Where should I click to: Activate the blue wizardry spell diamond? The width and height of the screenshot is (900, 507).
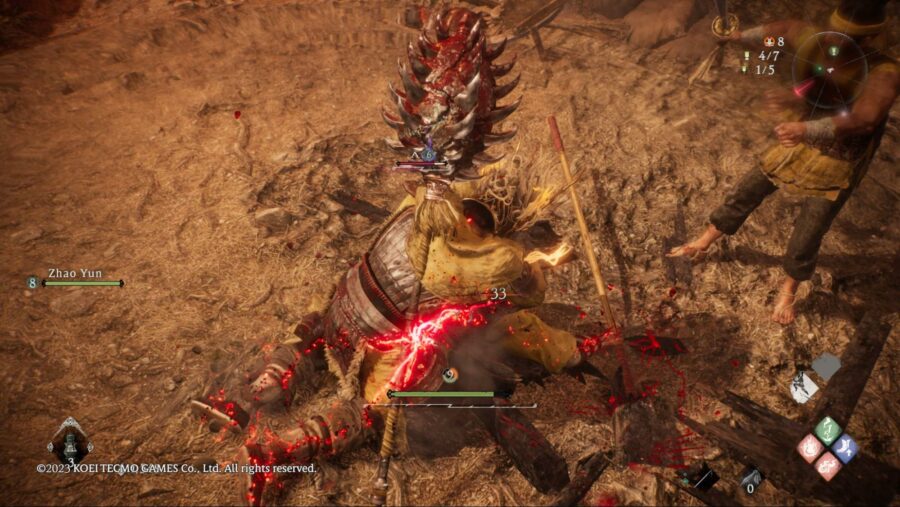pyautogui.click(x=845, y=449)
